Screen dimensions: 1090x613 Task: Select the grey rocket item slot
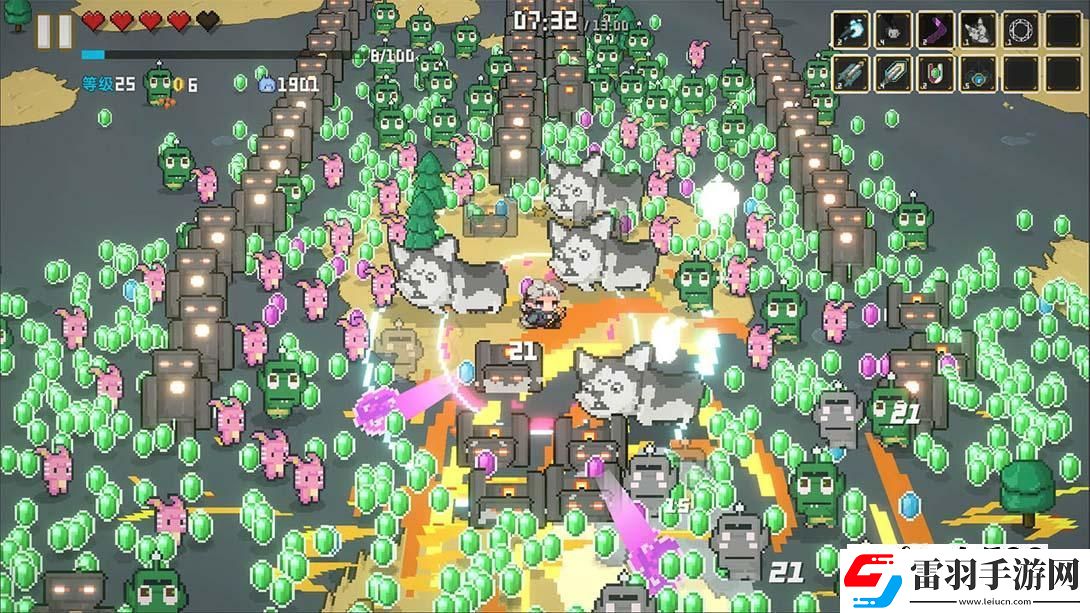[851, 73]
